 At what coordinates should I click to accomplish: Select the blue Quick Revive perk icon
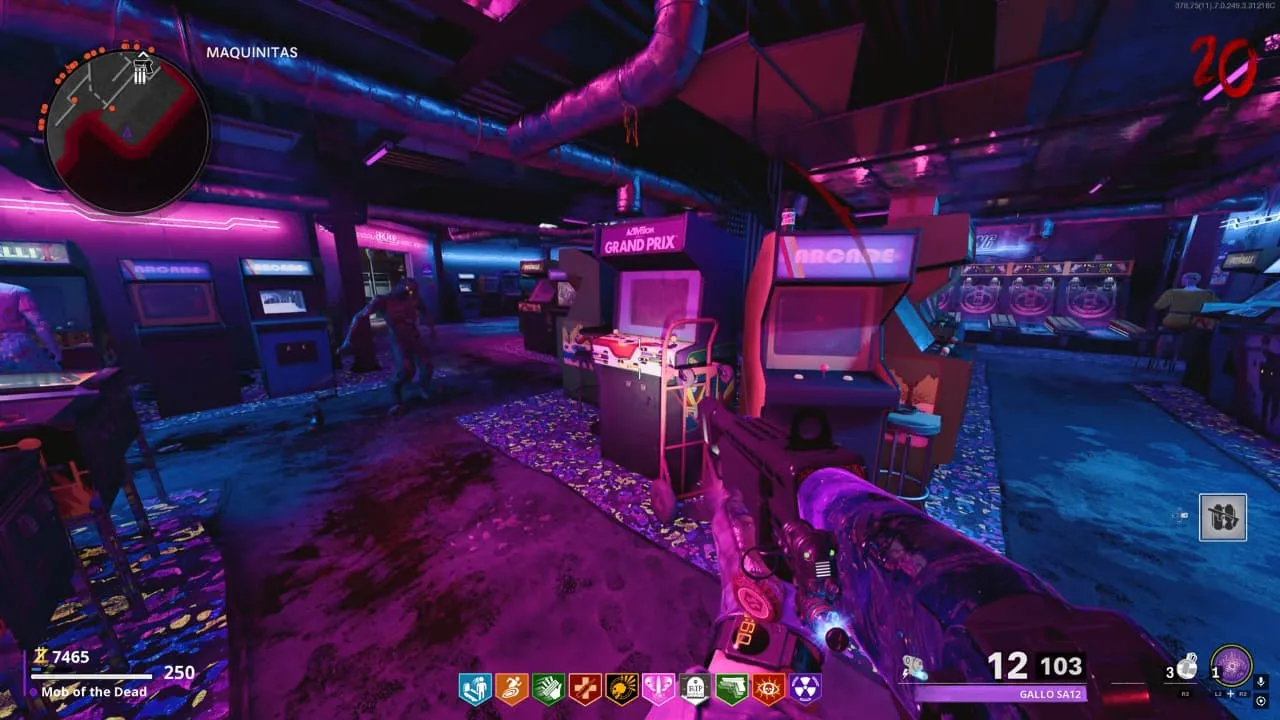(474, 689)
